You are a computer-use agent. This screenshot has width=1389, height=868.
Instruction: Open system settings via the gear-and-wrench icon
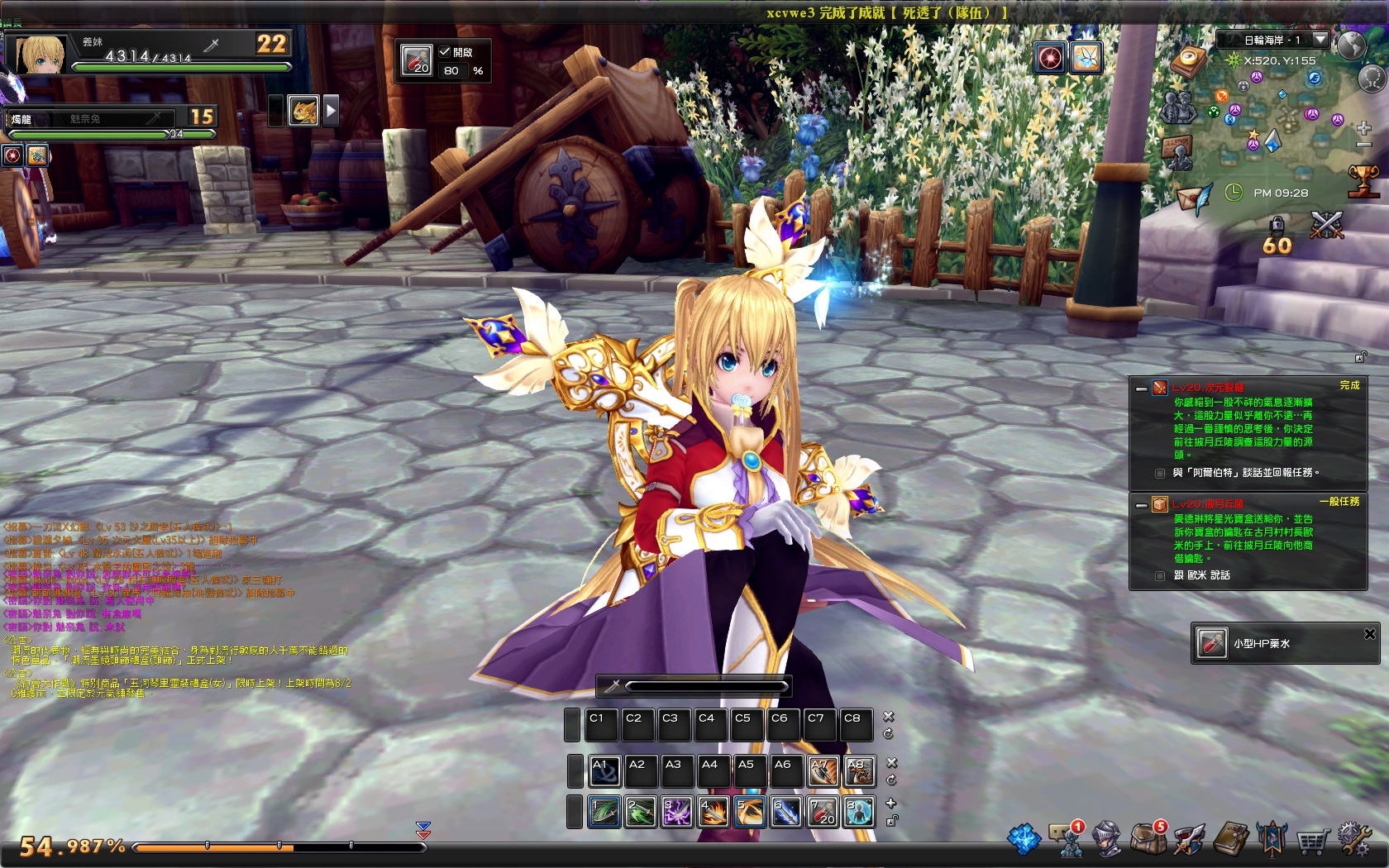click(x=1355, y=840)
